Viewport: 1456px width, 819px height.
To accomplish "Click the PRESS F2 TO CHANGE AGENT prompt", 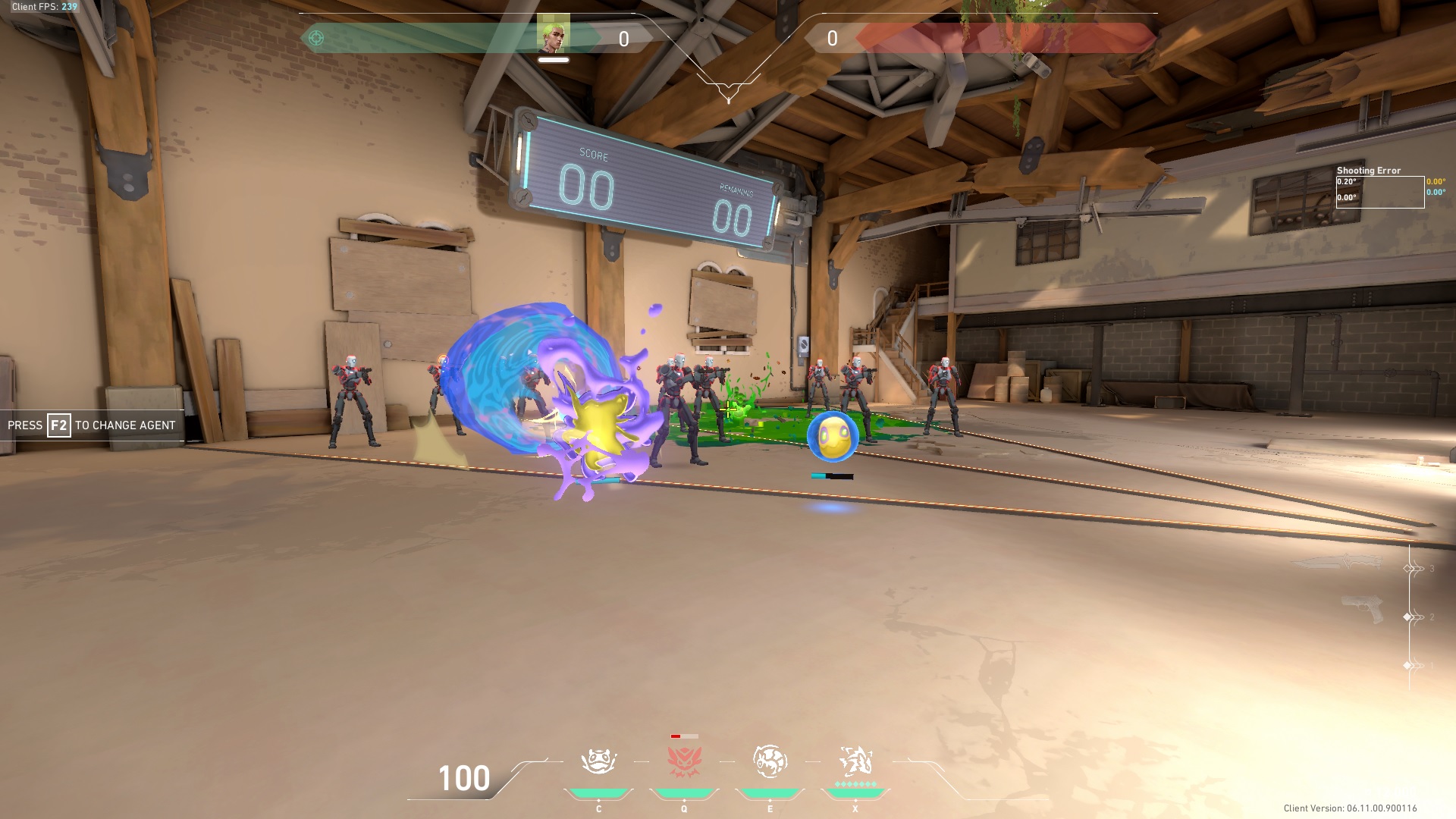I will 89,425.
